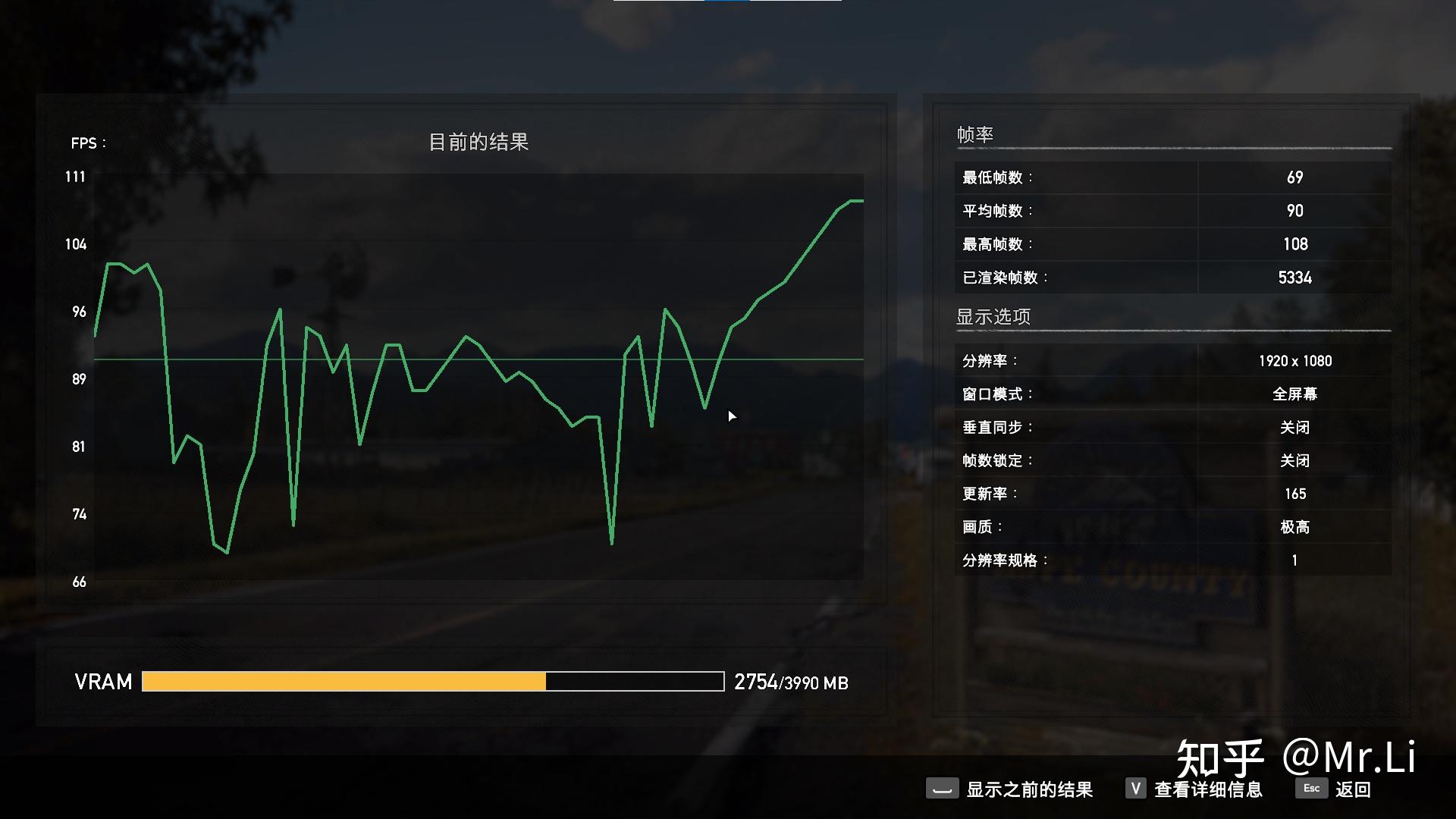Screen dimensions: 1456x819
Task: Toggle the 帧数锁定 frame lock setting
Action: 1292,460
